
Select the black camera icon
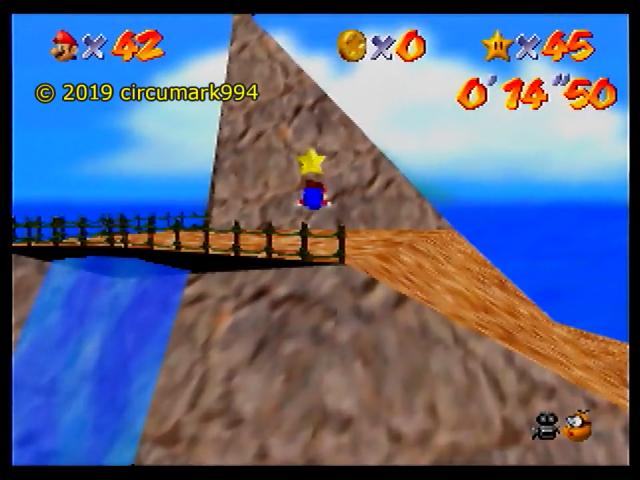pyautogui.click(x=546, y=427)
